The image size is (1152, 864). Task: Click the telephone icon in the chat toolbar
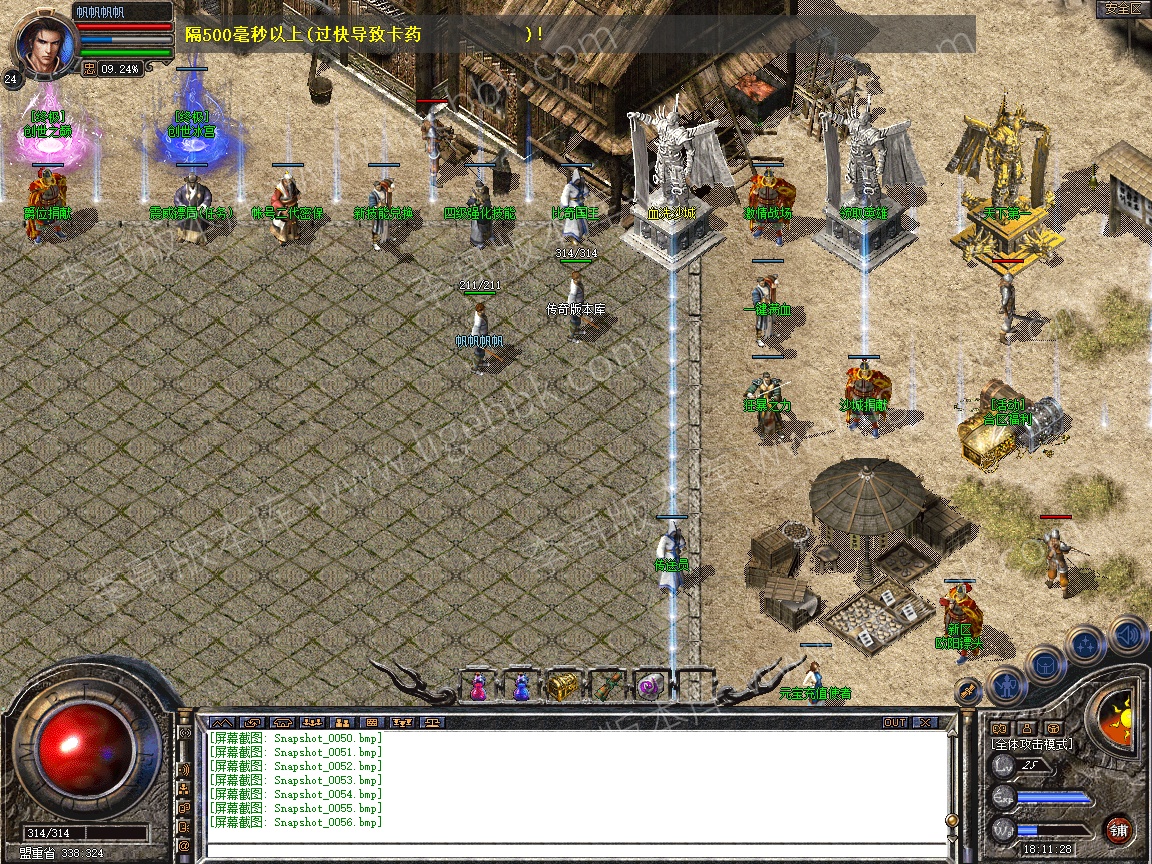pos(281,722)
